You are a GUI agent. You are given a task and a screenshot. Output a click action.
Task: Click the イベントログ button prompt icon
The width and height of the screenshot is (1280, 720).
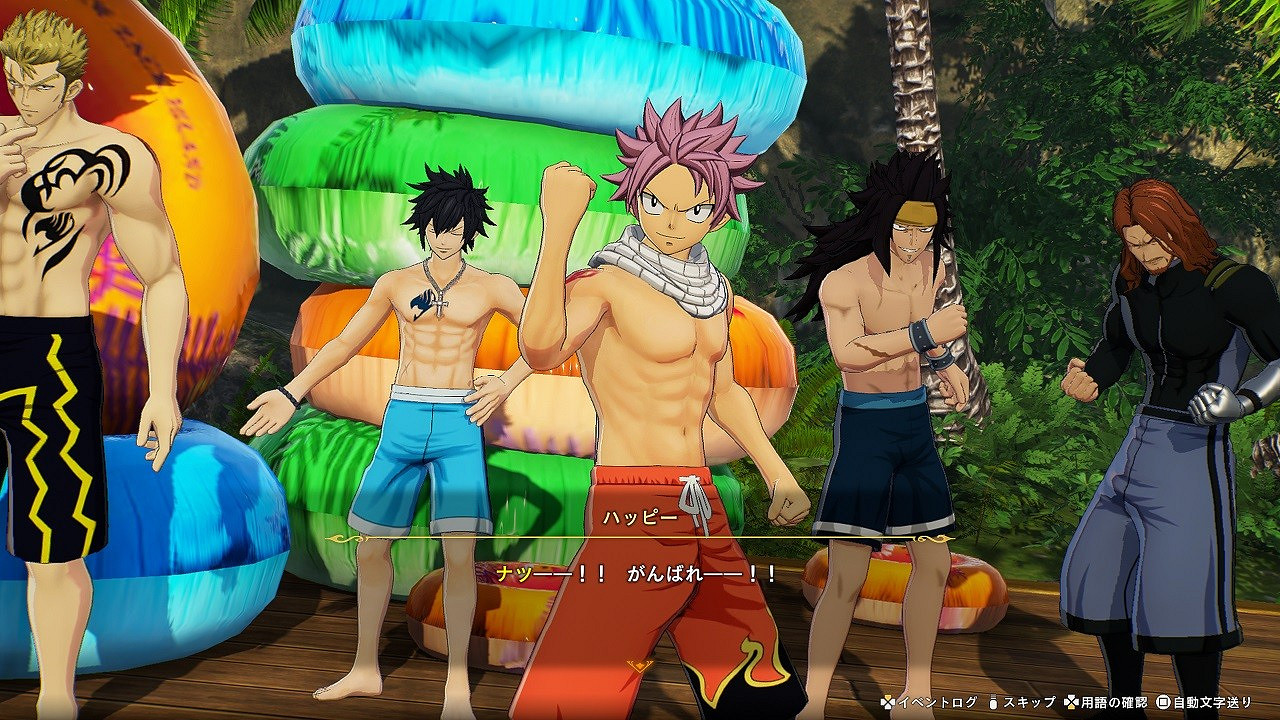(887, 701)
